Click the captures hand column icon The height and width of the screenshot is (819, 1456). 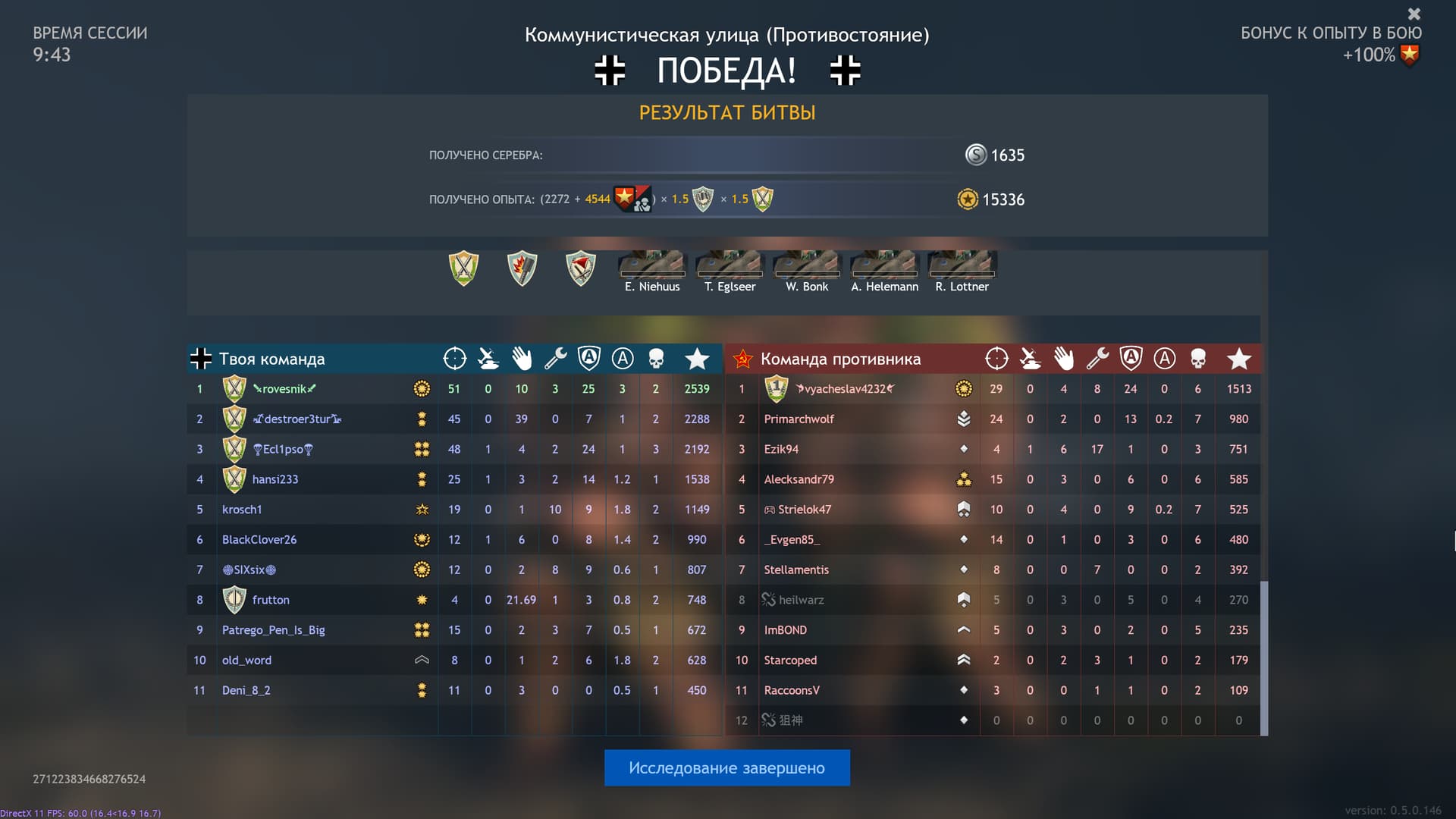[522, 358]
